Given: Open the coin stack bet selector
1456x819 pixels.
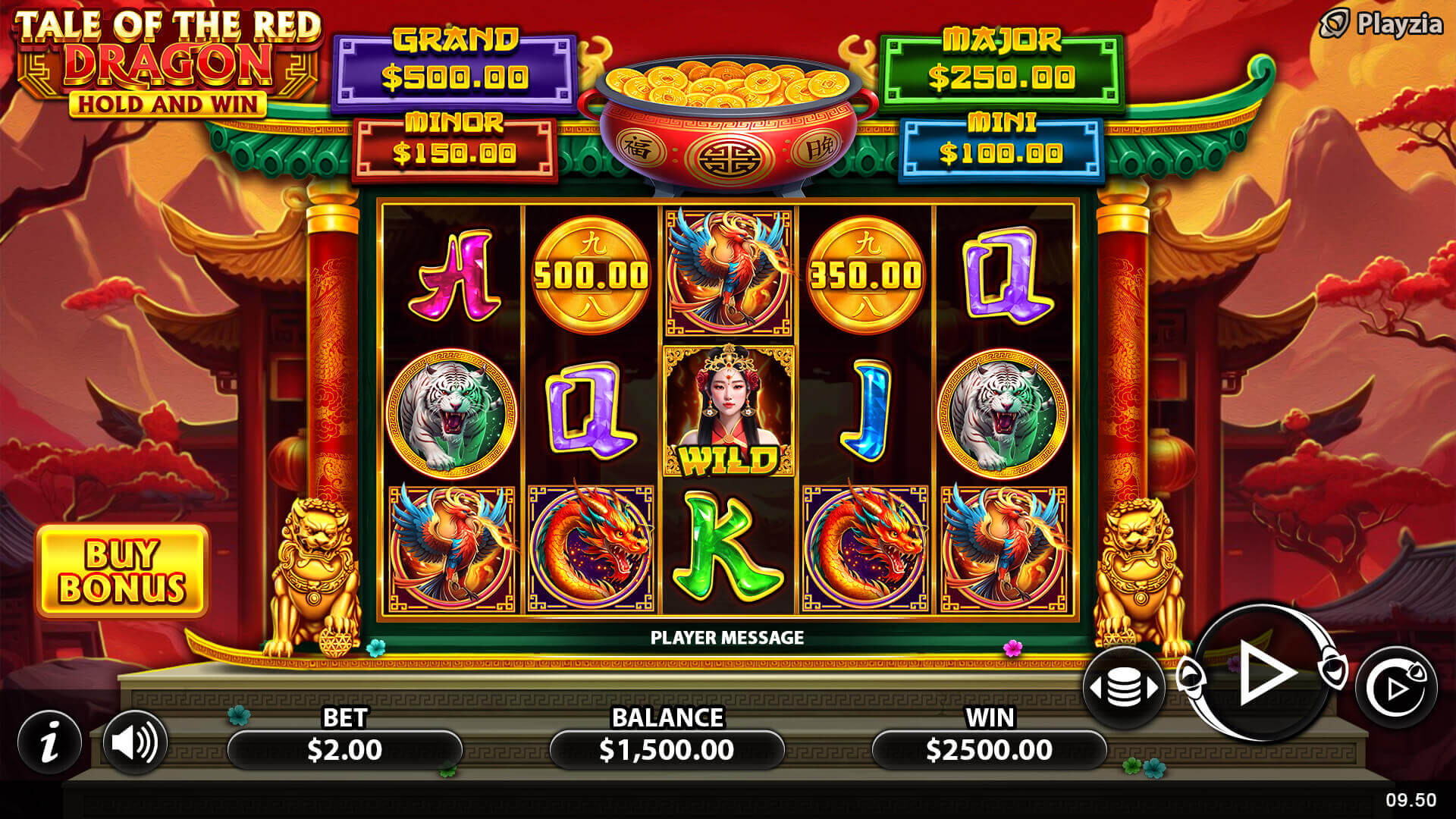Looking at the screenshot, I should (1124, 687).
